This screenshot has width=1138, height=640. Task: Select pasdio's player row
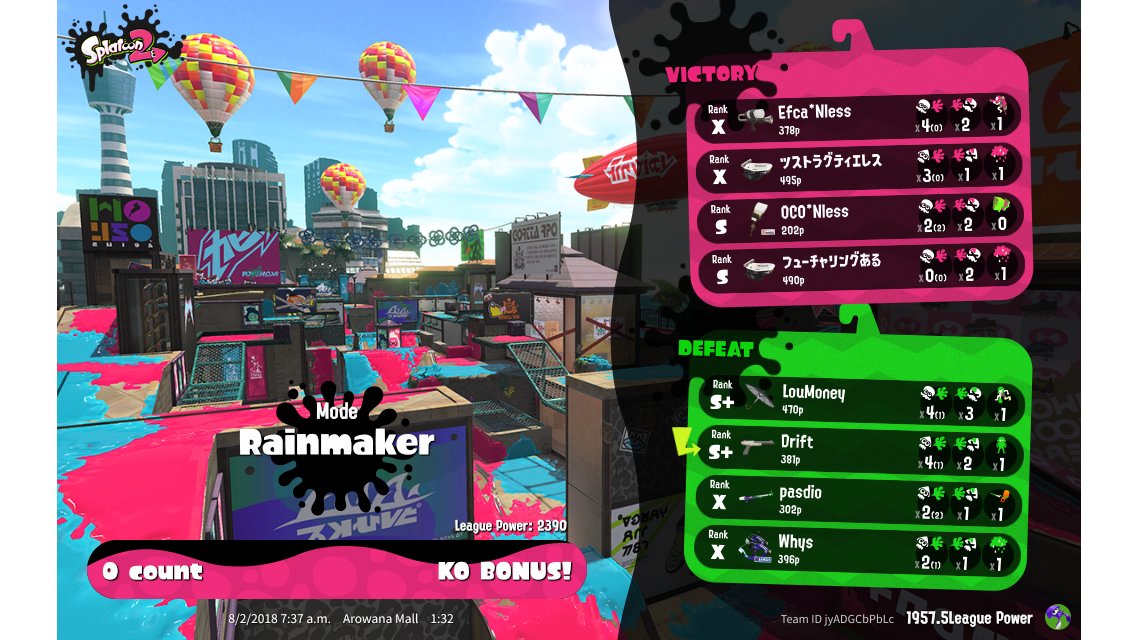point(860,499)
